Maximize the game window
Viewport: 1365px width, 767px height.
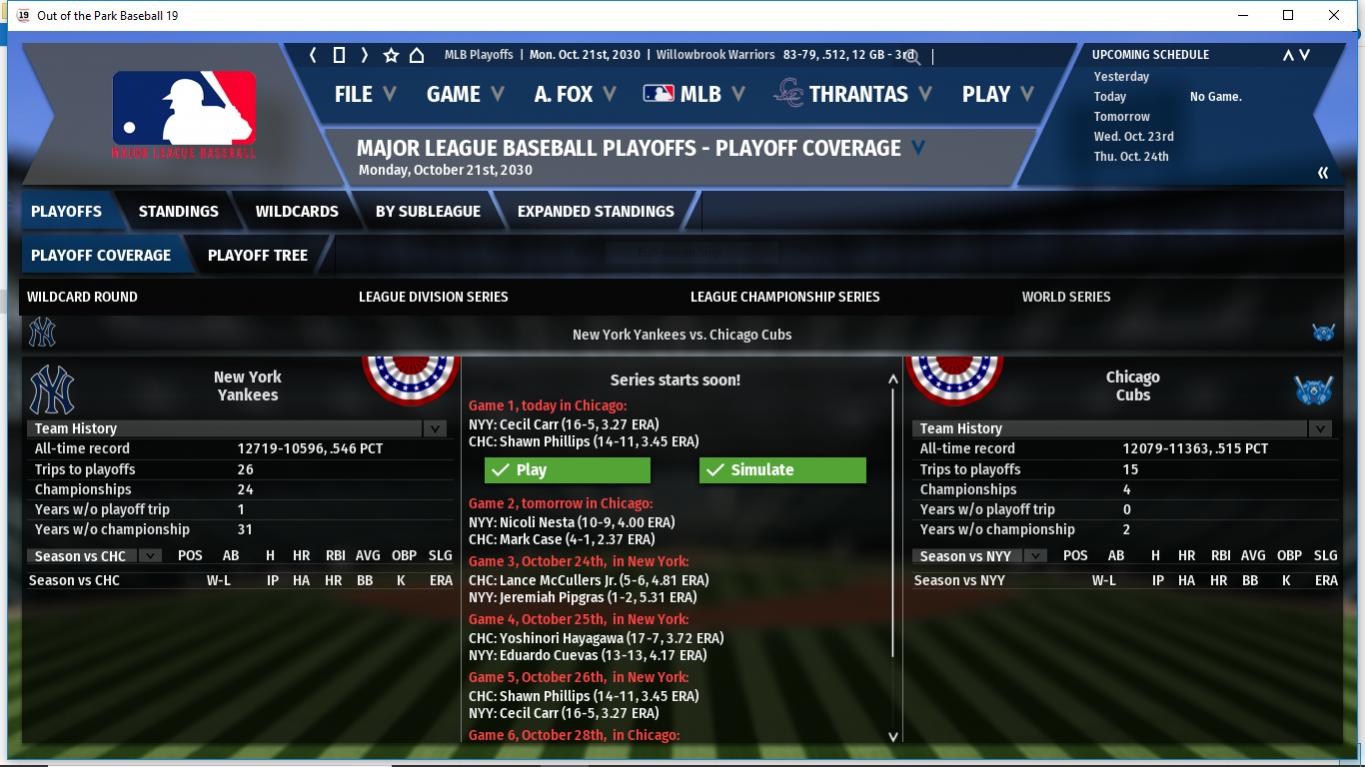[1288, 15]
